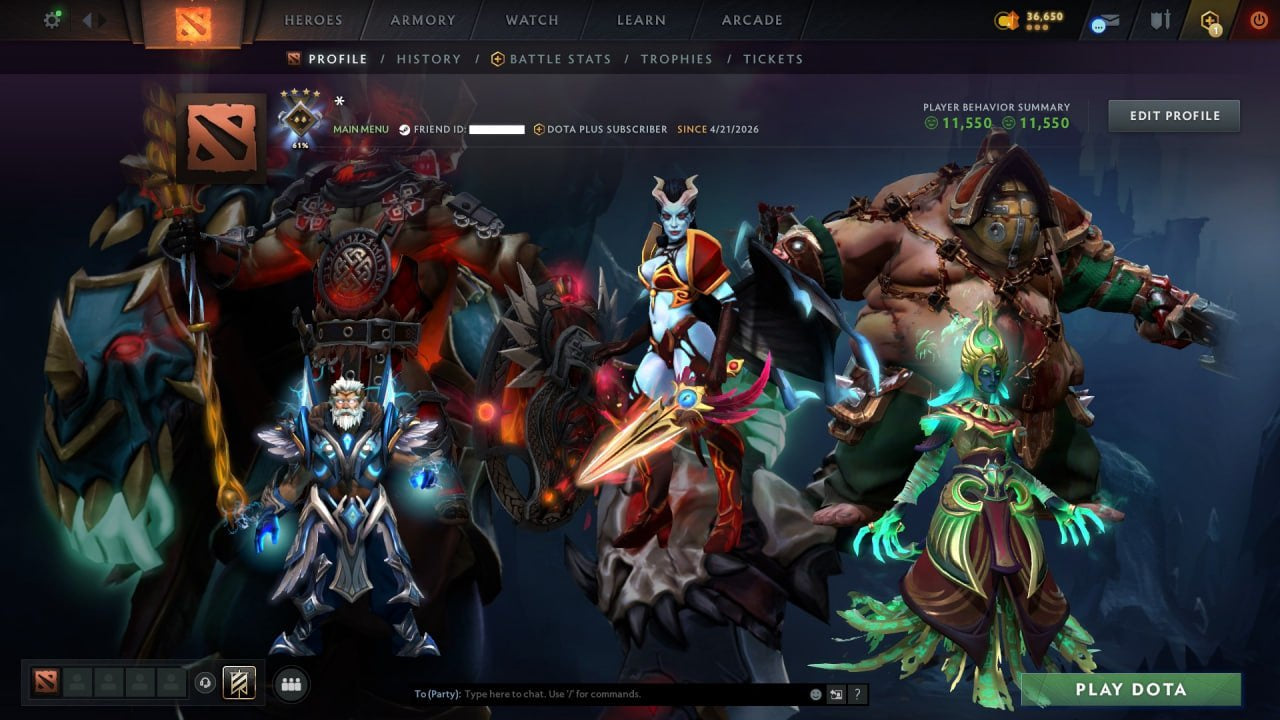Click the EDIT PROFILE button
This screenshot has width=1280, height=720.
[x=1173, y=115]
